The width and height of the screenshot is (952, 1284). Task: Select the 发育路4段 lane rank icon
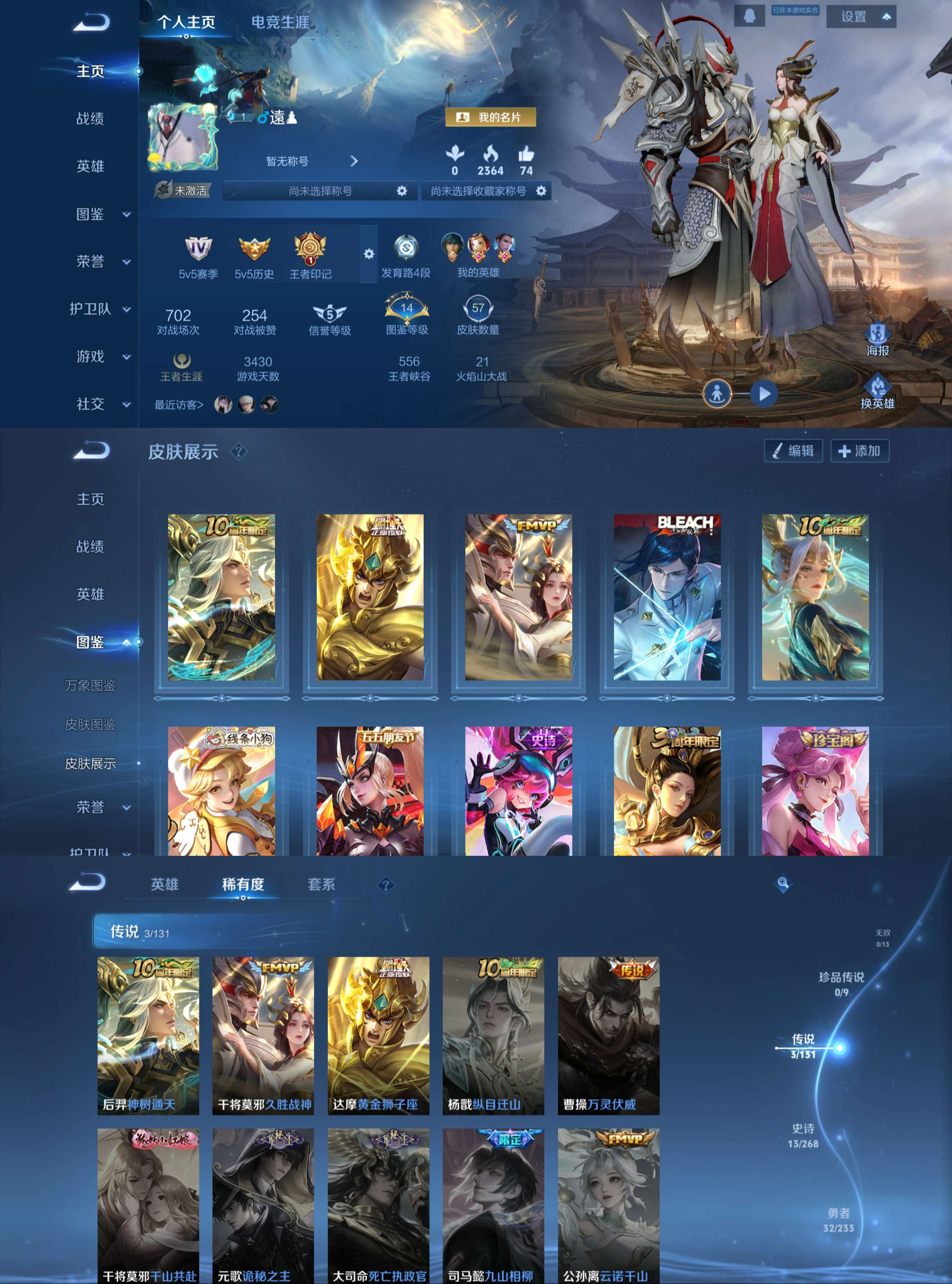[x=405, y=247]
